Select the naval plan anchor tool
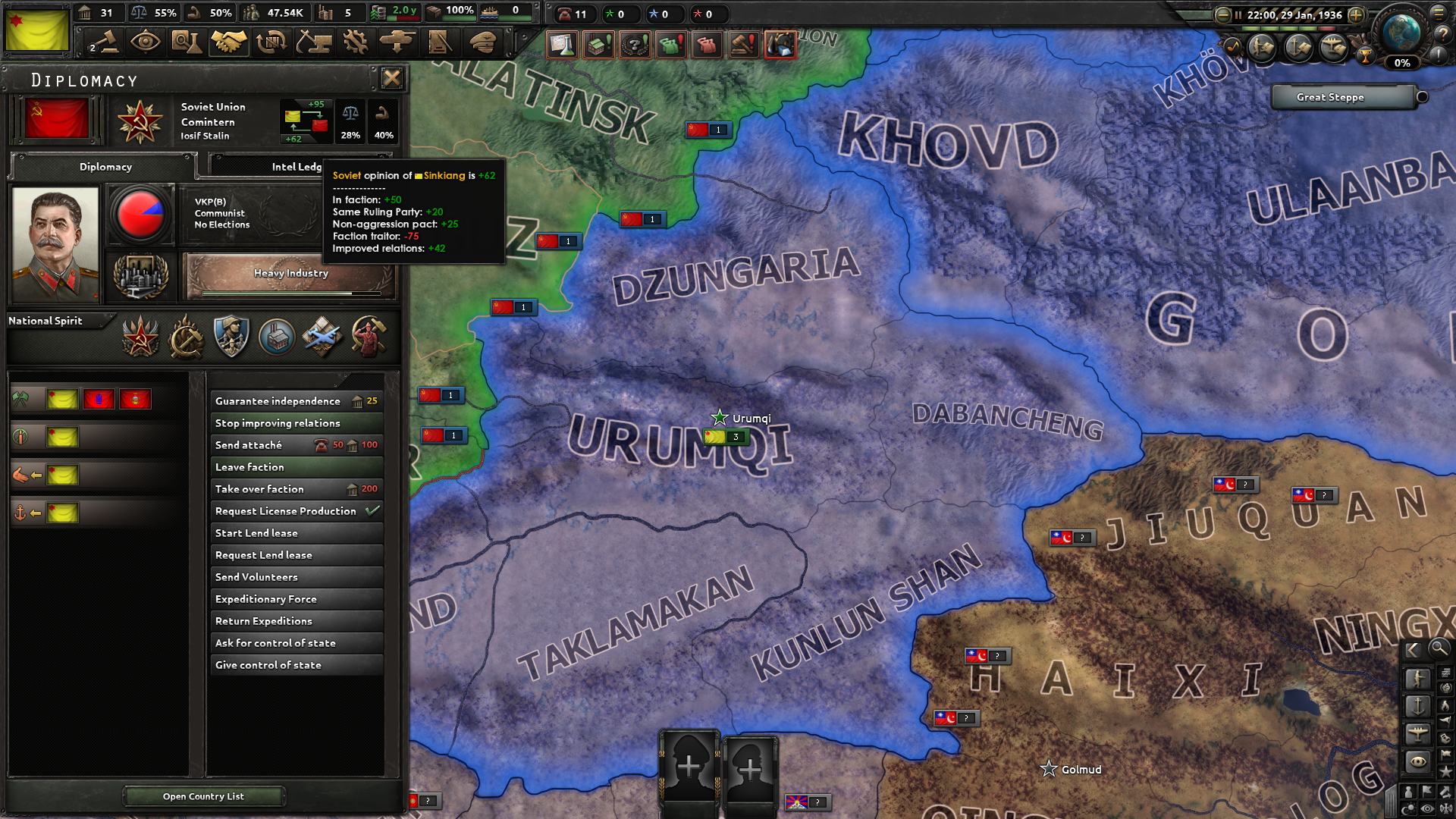Viewport: 1456px width, 819px height. pos(1419,705)
